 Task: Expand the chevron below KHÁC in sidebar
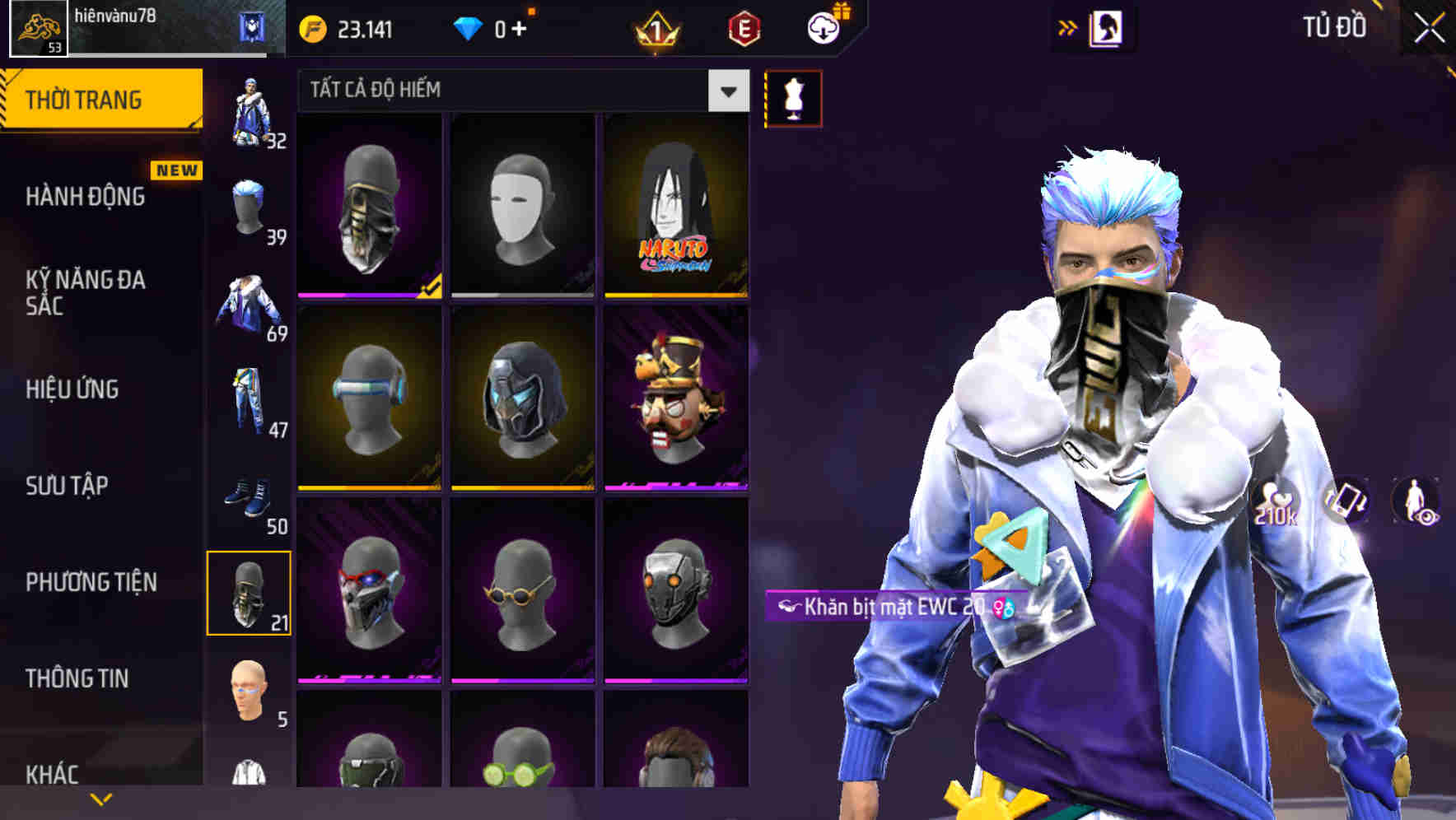point(101,798)
